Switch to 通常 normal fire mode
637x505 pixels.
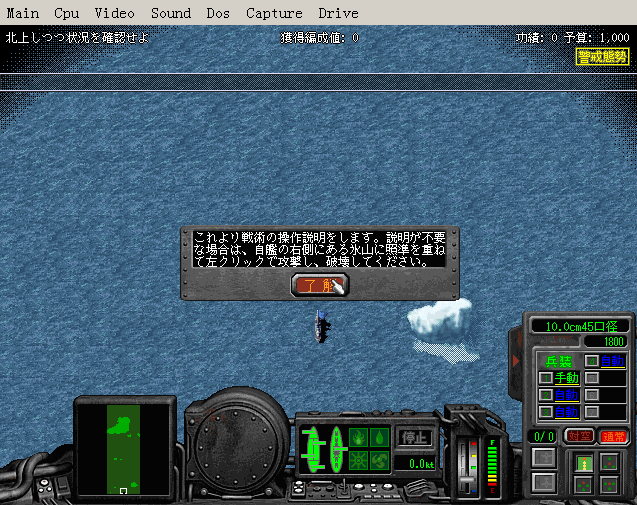611,436
